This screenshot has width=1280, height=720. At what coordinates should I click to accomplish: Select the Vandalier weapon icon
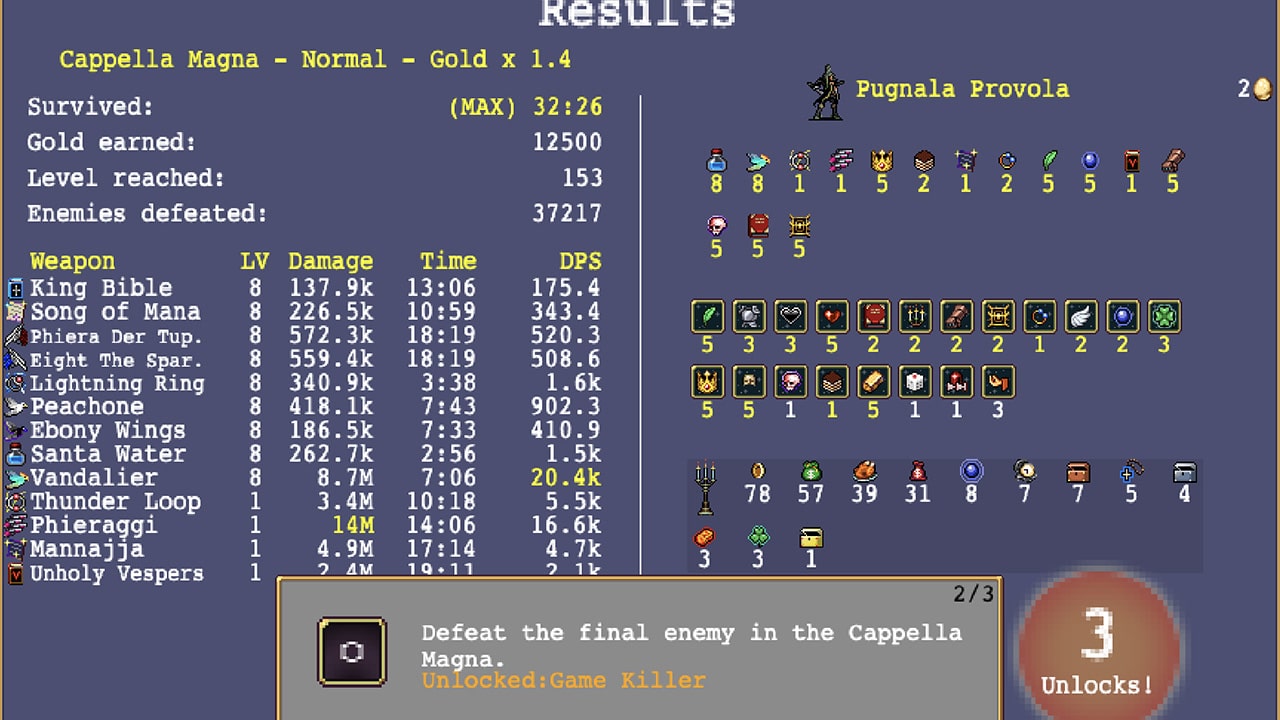(15, 477)
